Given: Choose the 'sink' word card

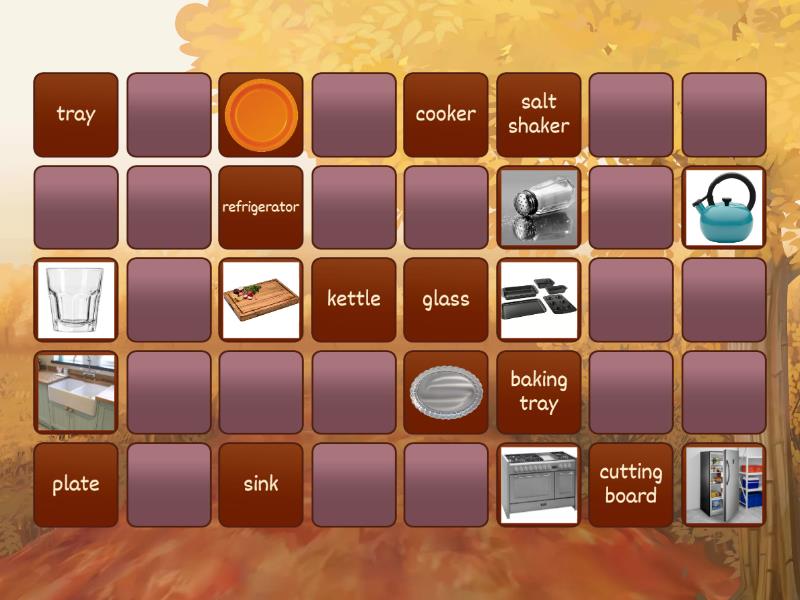Looking at the screenshot, I should [261, 484].
